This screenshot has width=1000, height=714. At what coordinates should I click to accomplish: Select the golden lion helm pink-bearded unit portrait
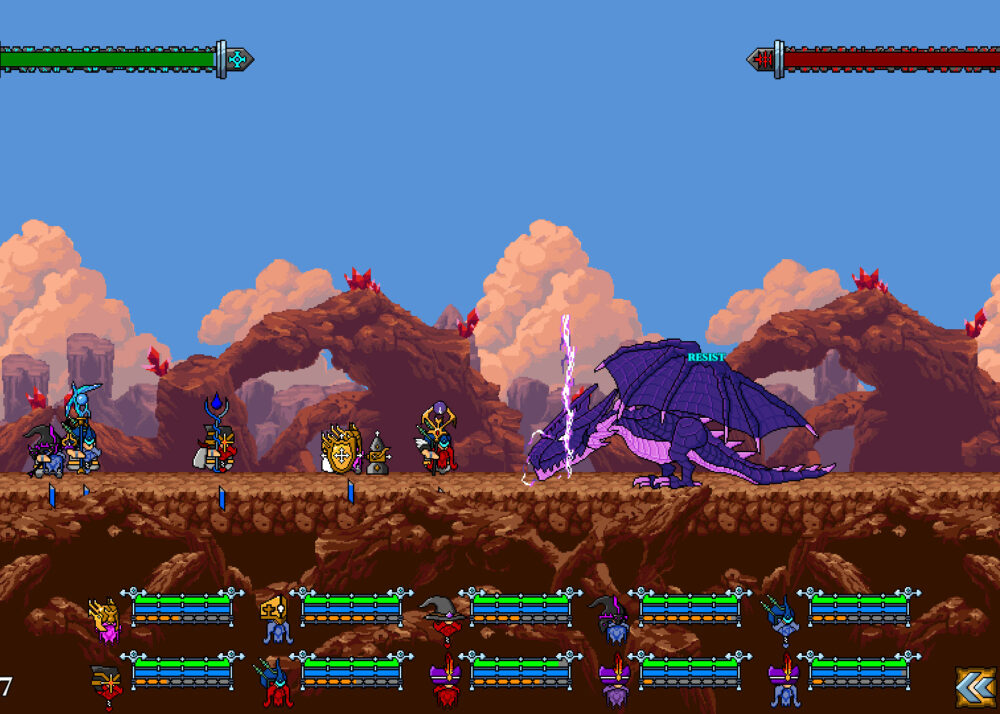(x=105, y=619)
